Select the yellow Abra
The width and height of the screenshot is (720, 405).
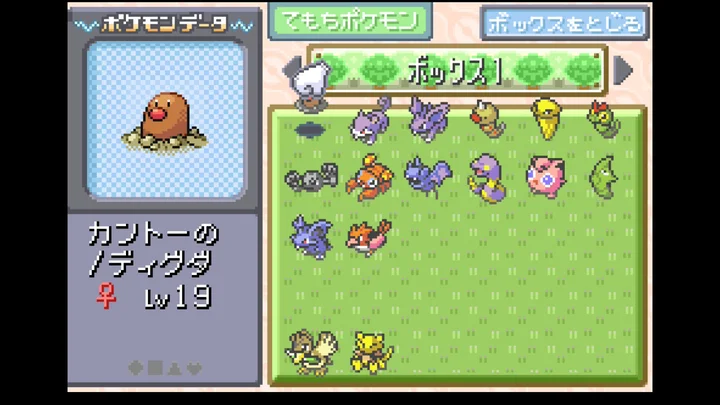click(x=371, y=352)
